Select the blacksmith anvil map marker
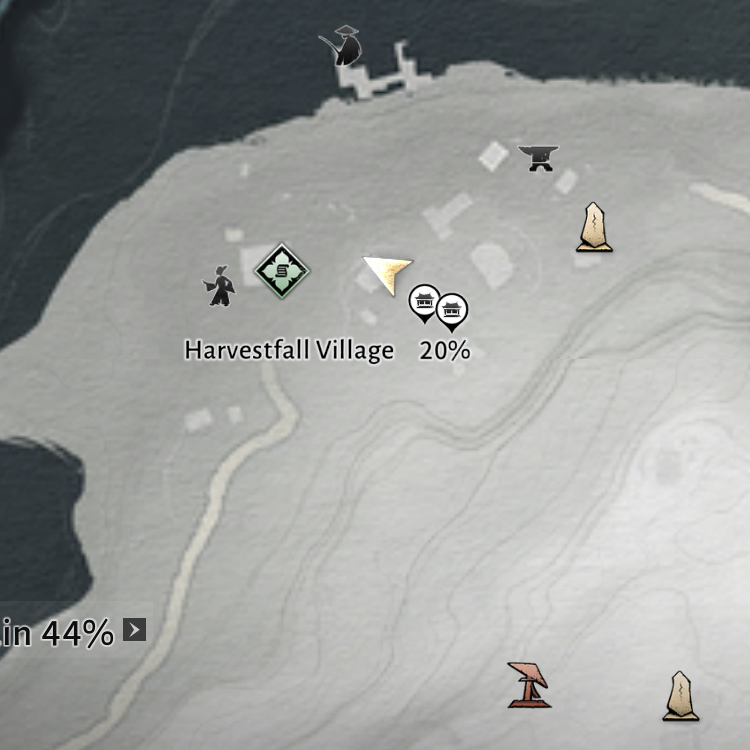Viewport: 750px width, 750px height. point(538,158)
